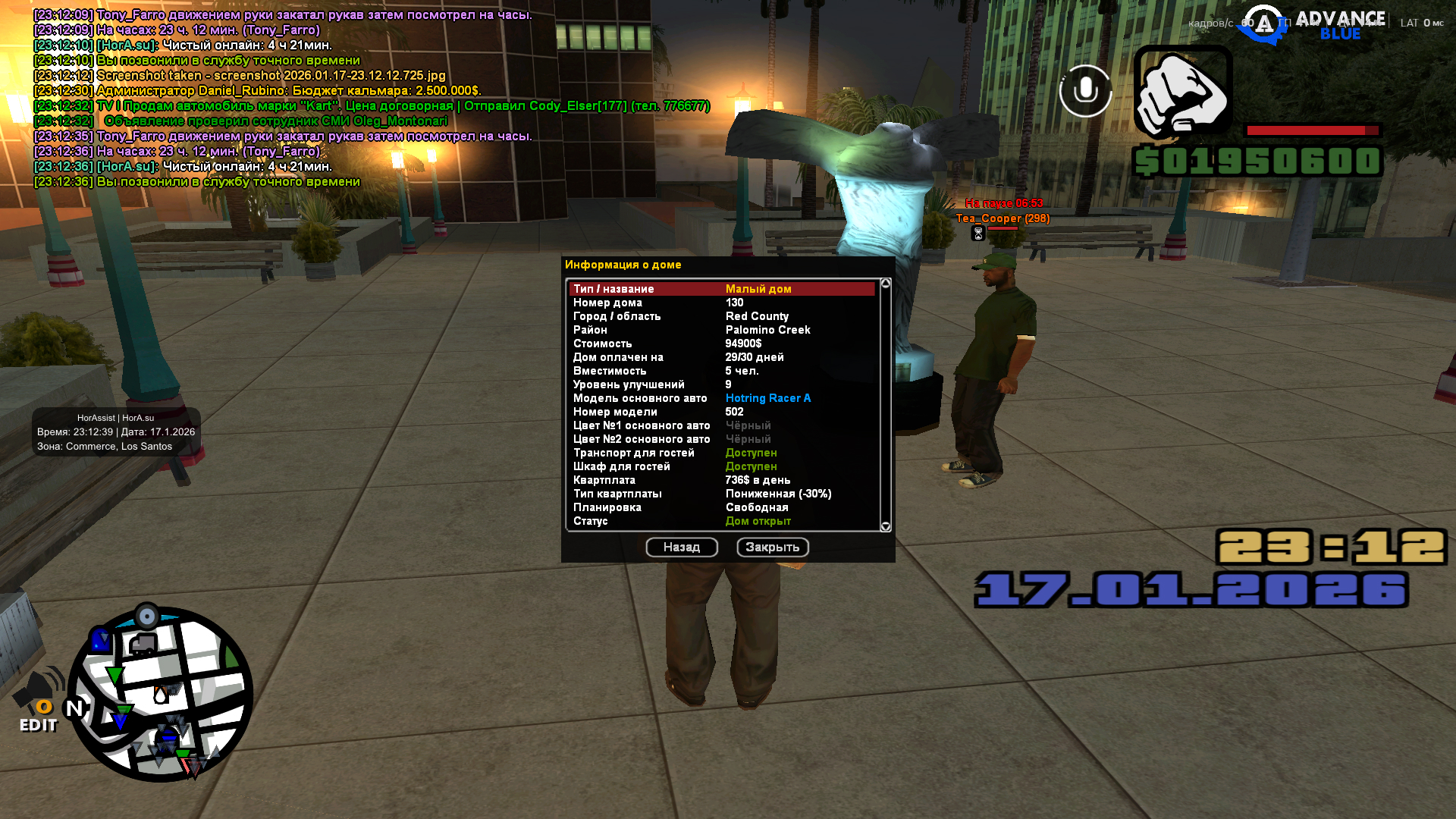Click the list's scroll-down arrow
This screenshot has width=1456, height=819.
coord(885,526)
